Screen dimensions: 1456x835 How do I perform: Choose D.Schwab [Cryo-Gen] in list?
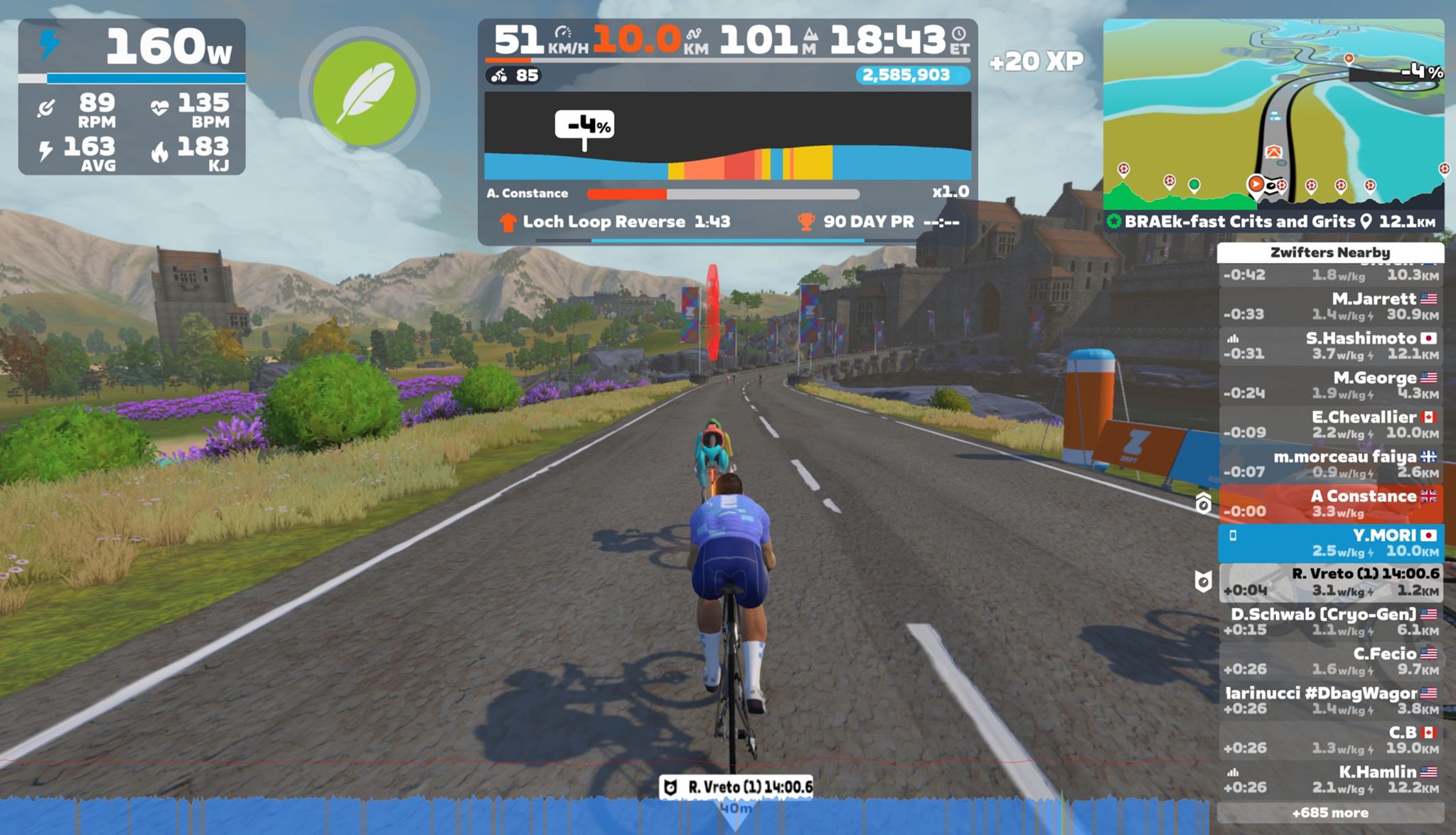1330,622
